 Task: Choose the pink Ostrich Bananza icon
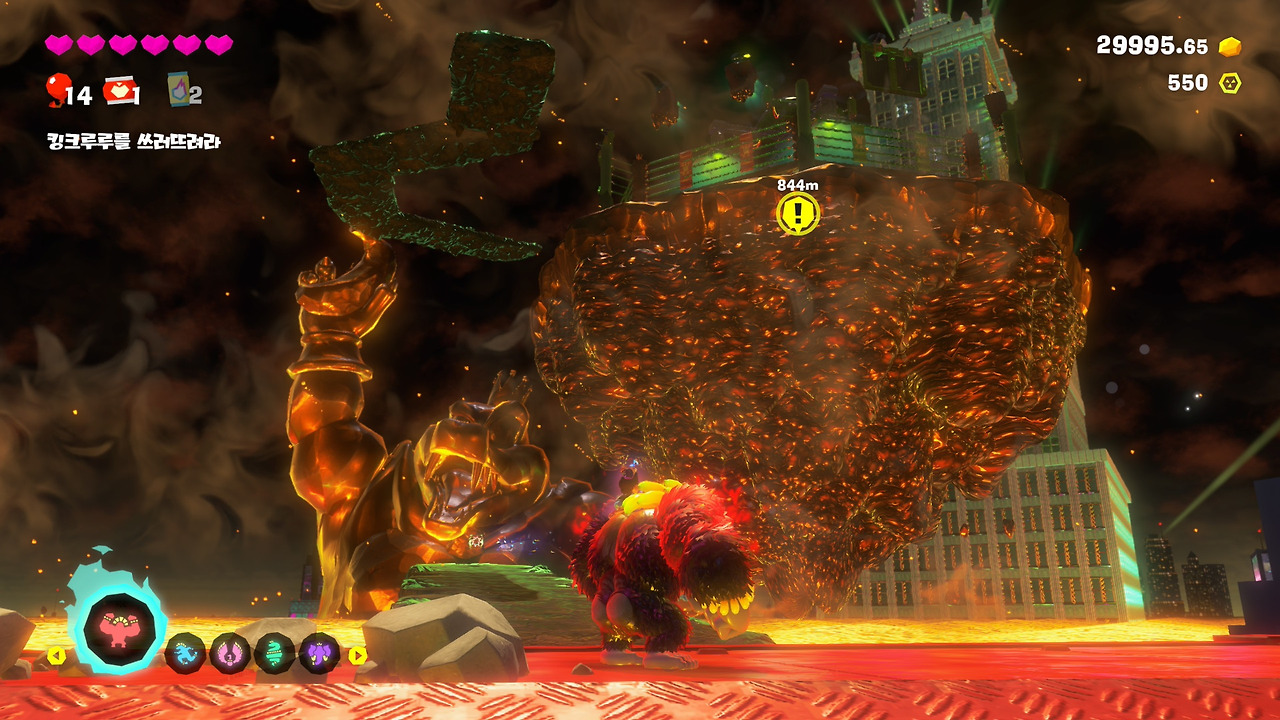point(230,653)
